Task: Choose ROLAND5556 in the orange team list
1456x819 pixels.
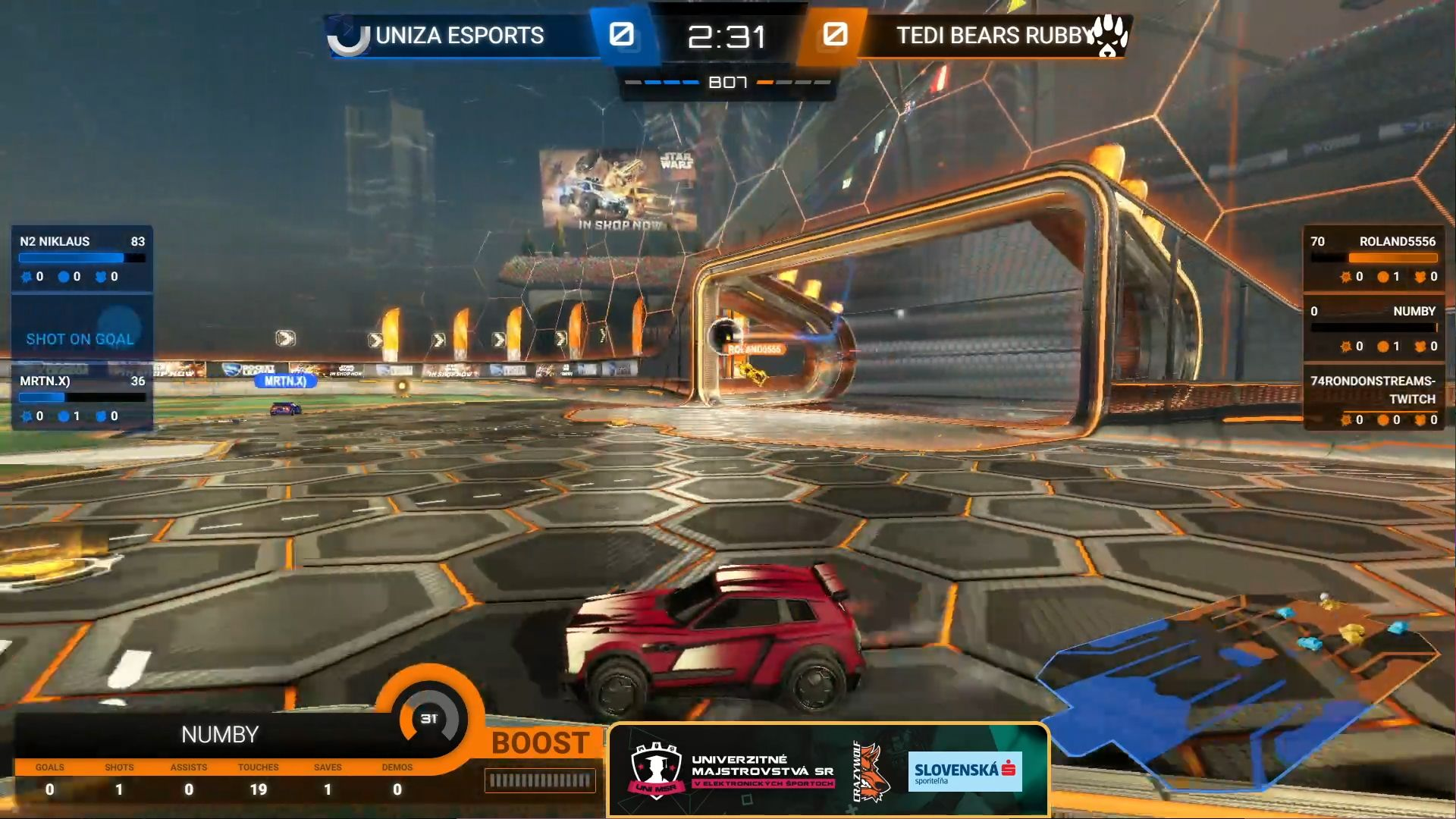Action: (x=1373, y=259)
